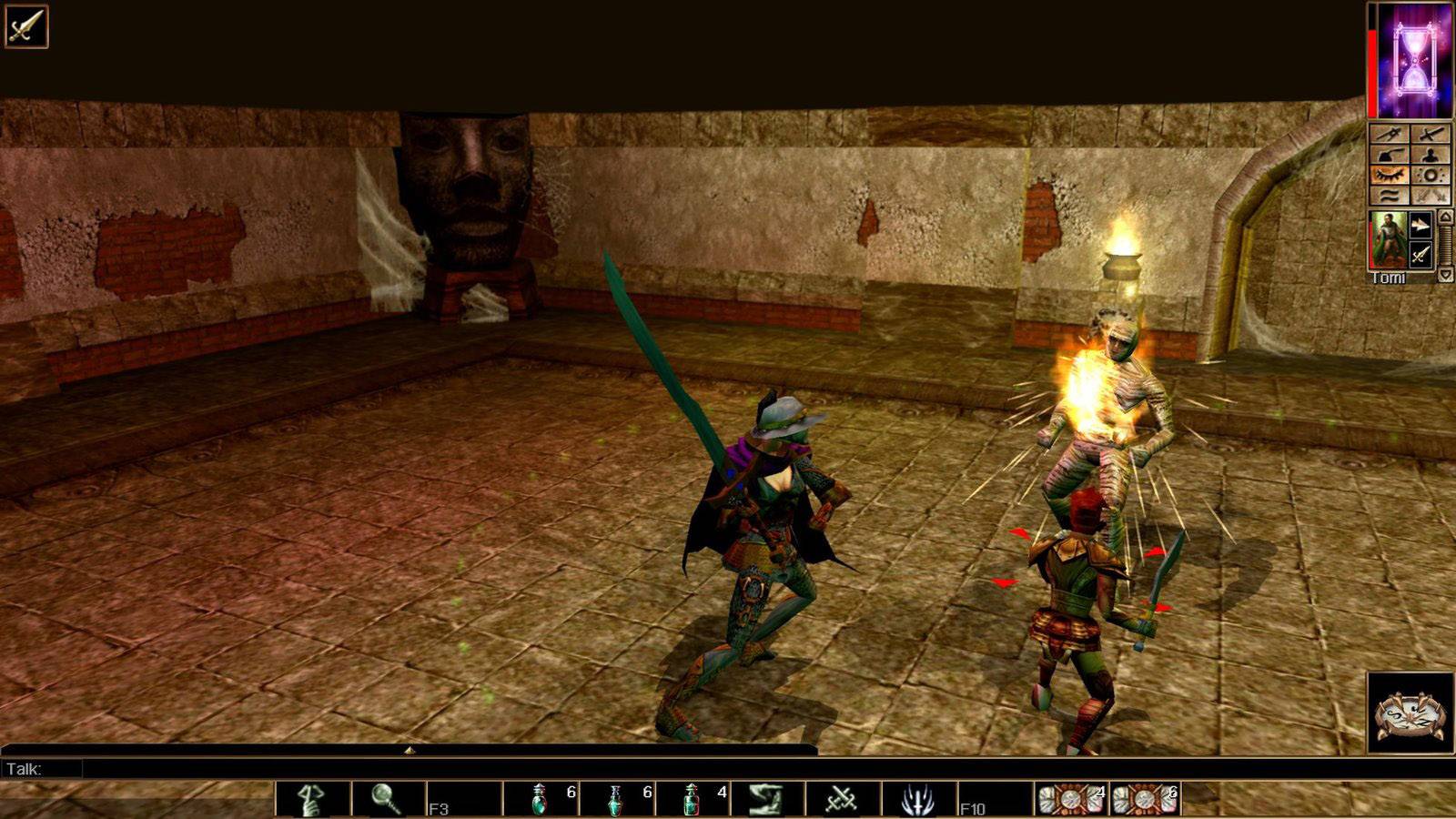
Task: Use the red potion with count 4
Action: 688,799
